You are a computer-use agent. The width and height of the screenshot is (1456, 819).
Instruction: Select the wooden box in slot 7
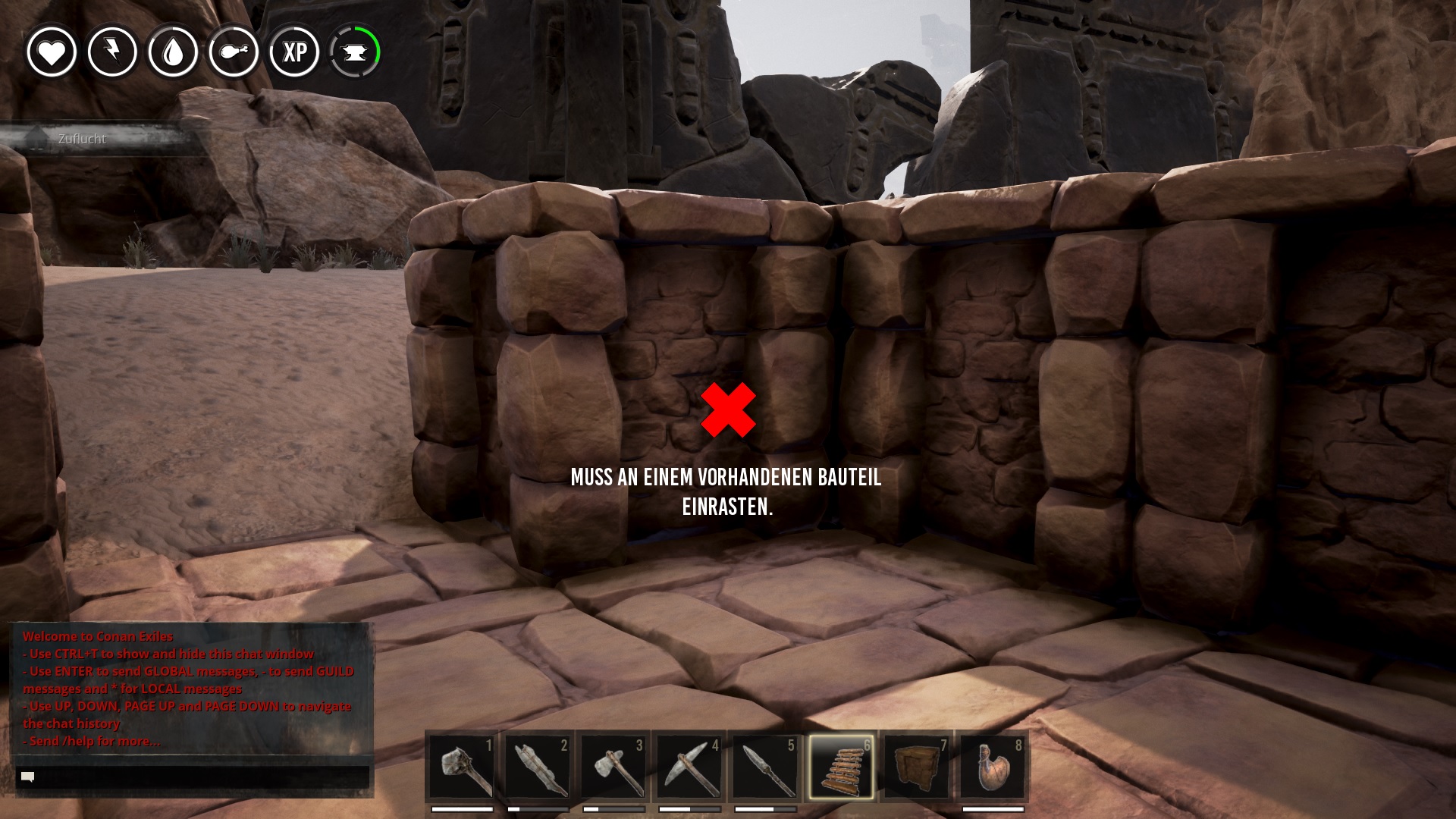pos(917,767)
